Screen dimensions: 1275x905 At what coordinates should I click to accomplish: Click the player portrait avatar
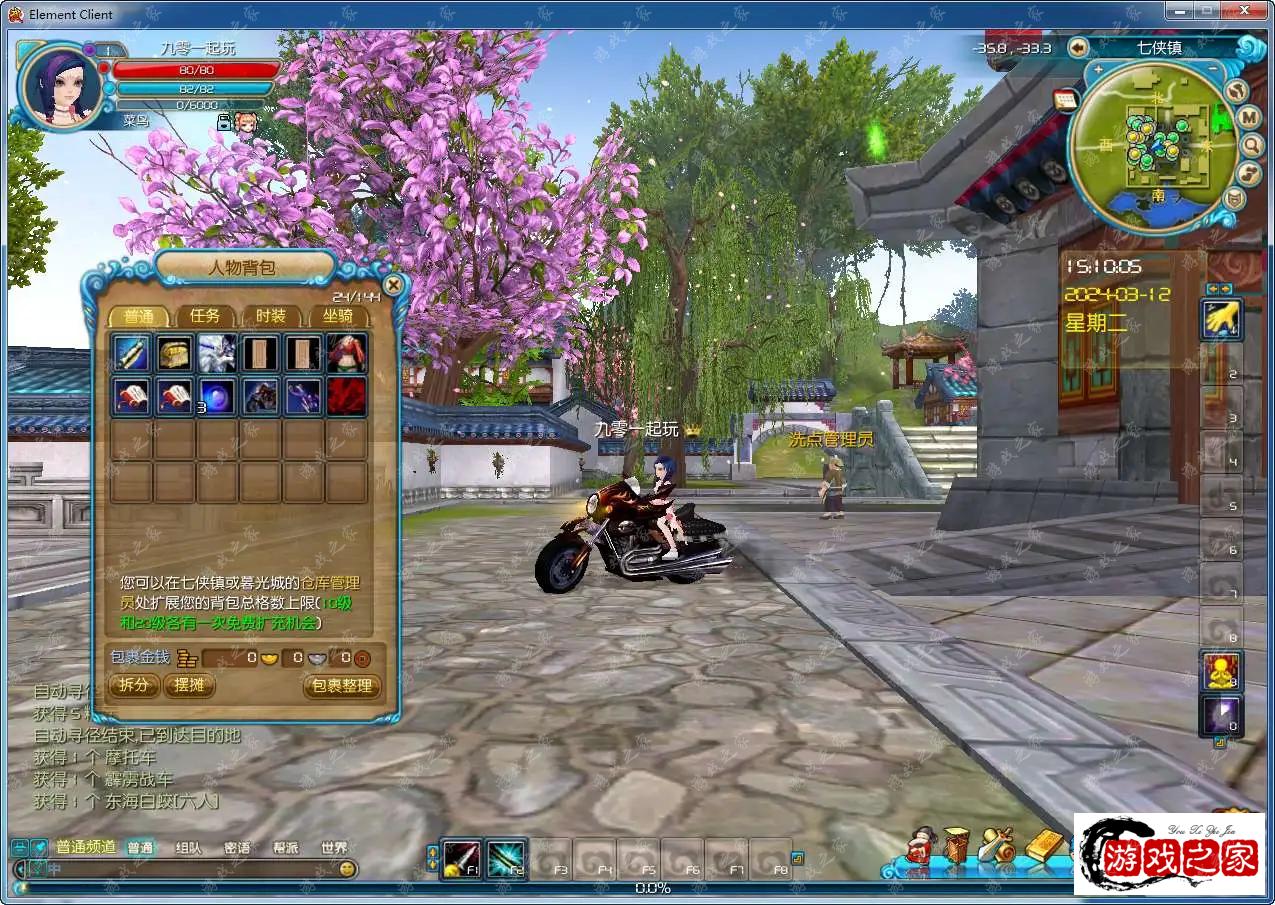[60, 87]
